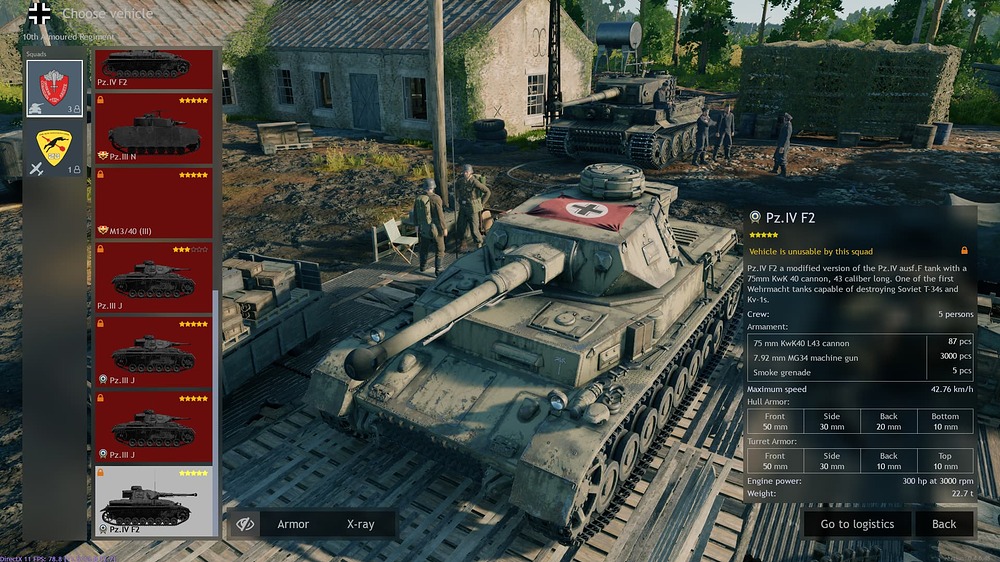Enable the X-ray view

360,524
